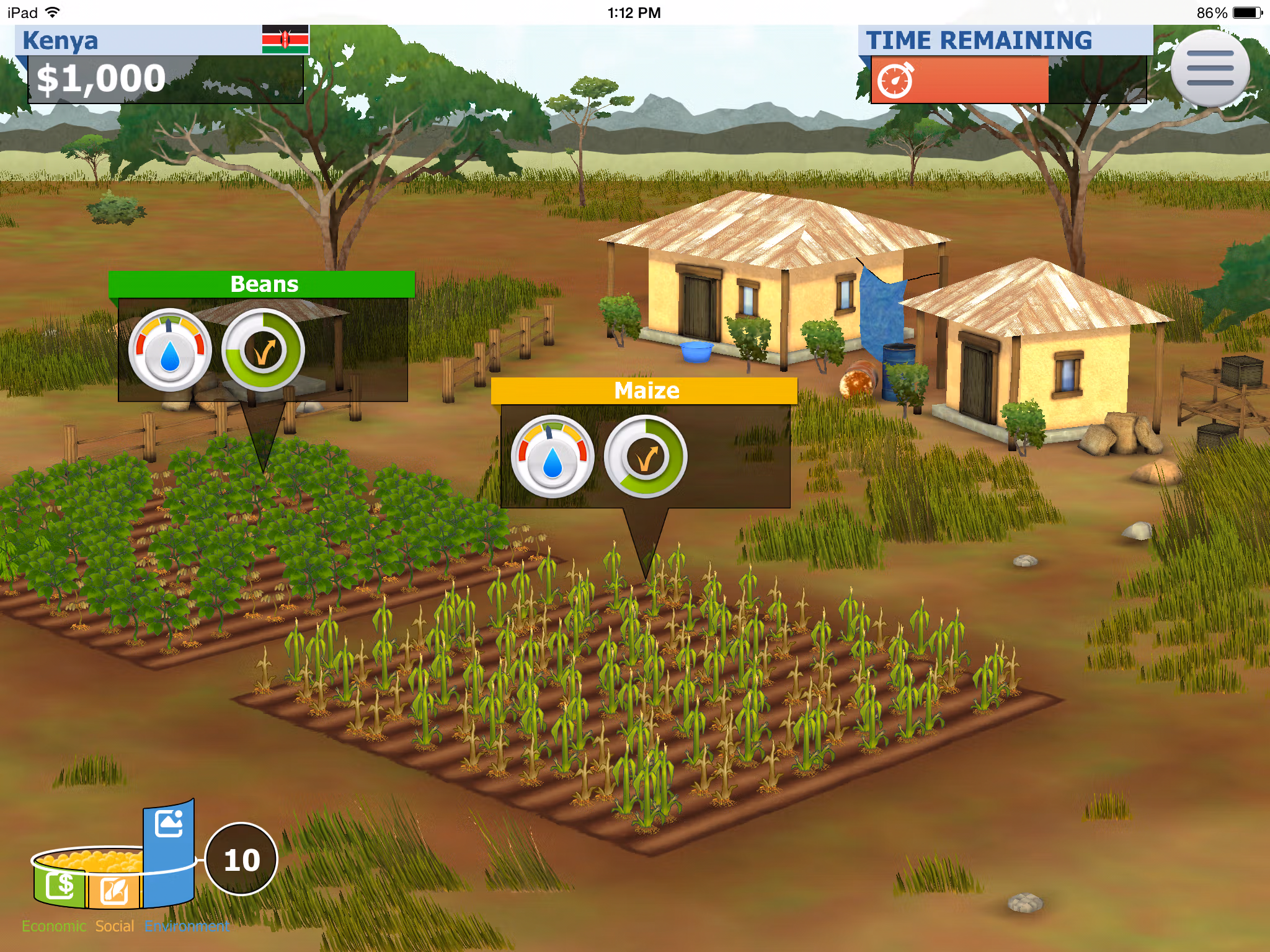
Task: Open the hamburger menu button
Action: click(x=1209, y=69)
